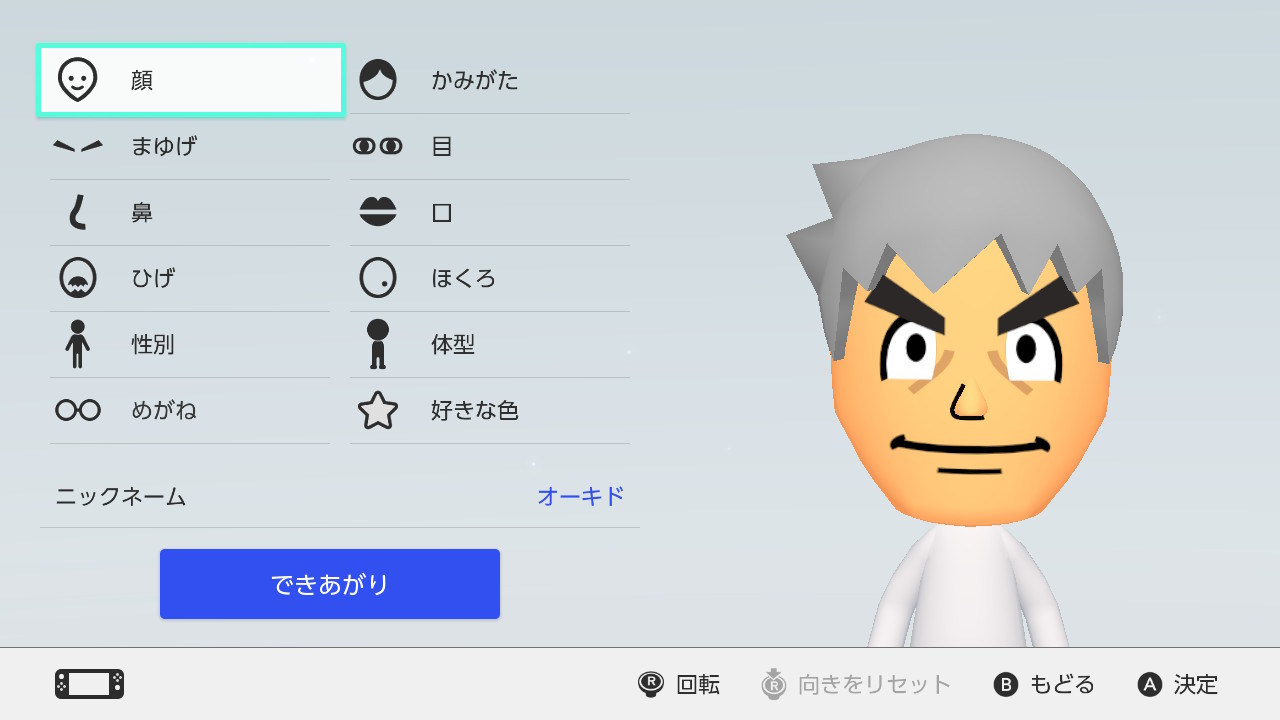
Task: Select the 目 eyes editing icon
Action: [378, 146]
